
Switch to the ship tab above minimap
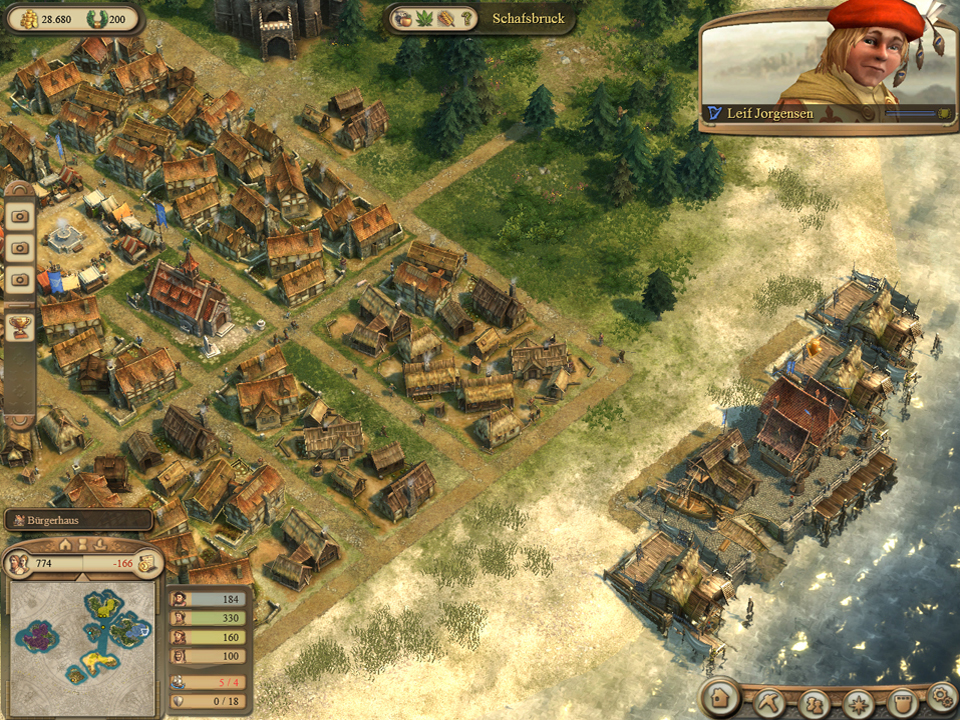(x=100, y=545)
